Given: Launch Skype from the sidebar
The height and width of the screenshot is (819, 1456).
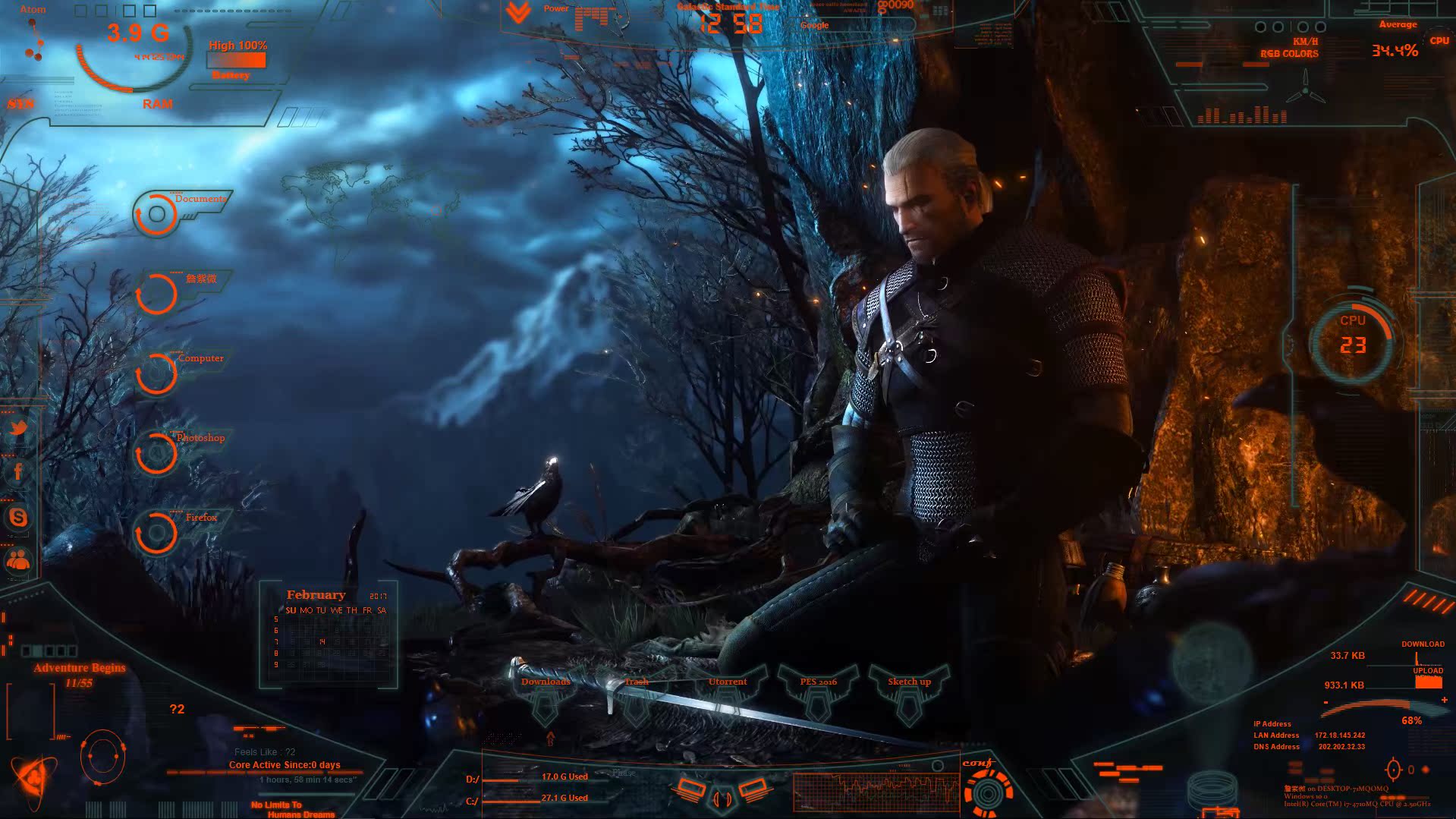Looking at the screenshot, I should 18,518.
